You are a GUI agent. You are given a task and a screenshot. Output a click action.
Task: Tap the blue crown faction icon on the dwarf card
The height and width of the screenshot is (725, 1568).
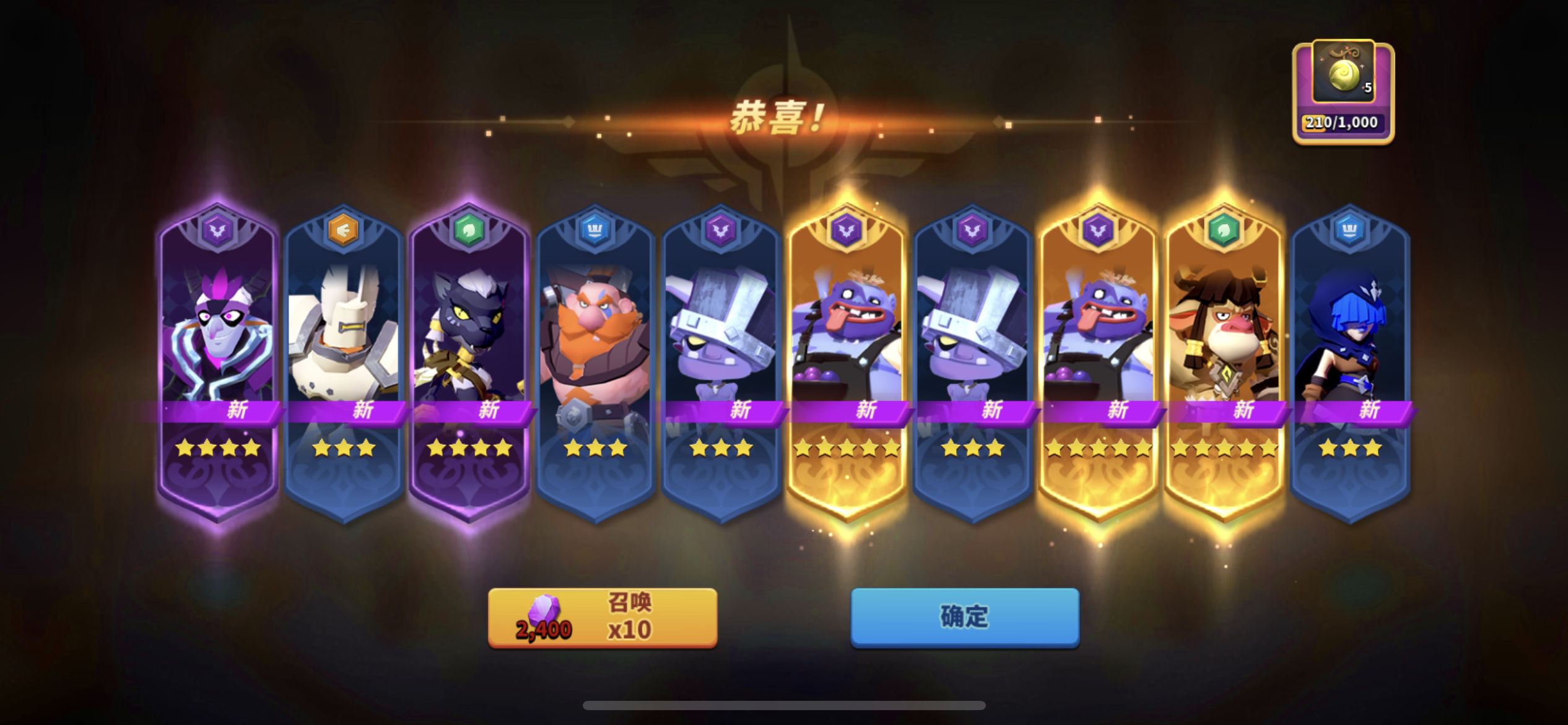[596, 229]
